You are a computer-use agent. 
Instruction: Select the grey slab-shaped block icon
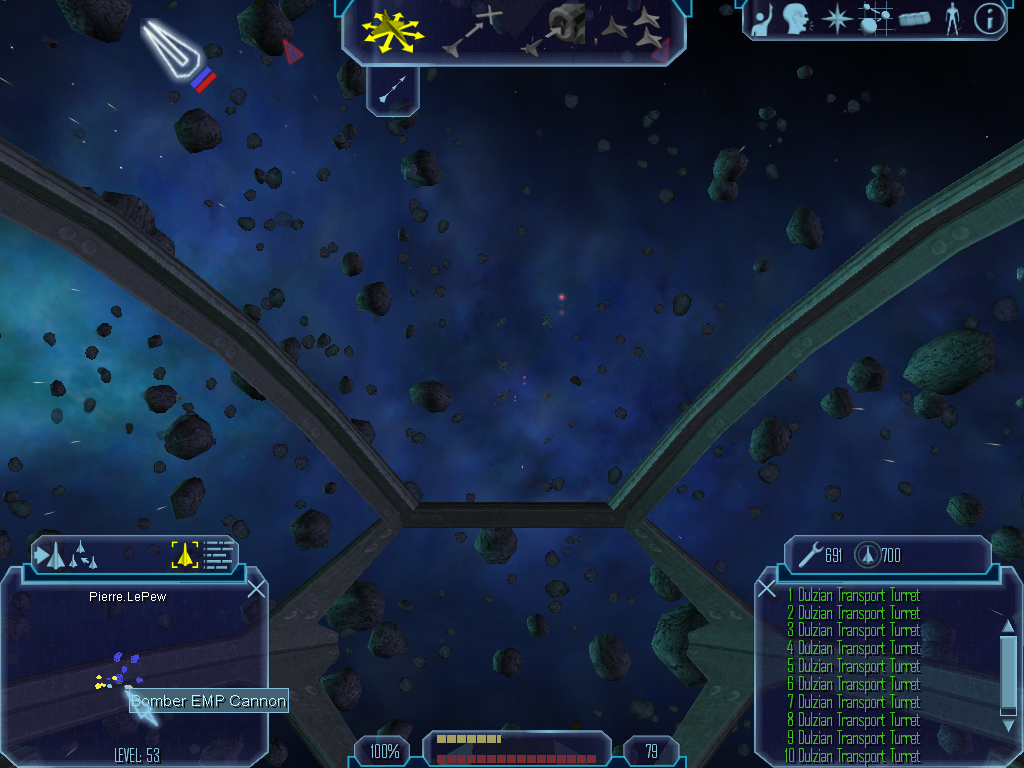[x=915, y=19]
